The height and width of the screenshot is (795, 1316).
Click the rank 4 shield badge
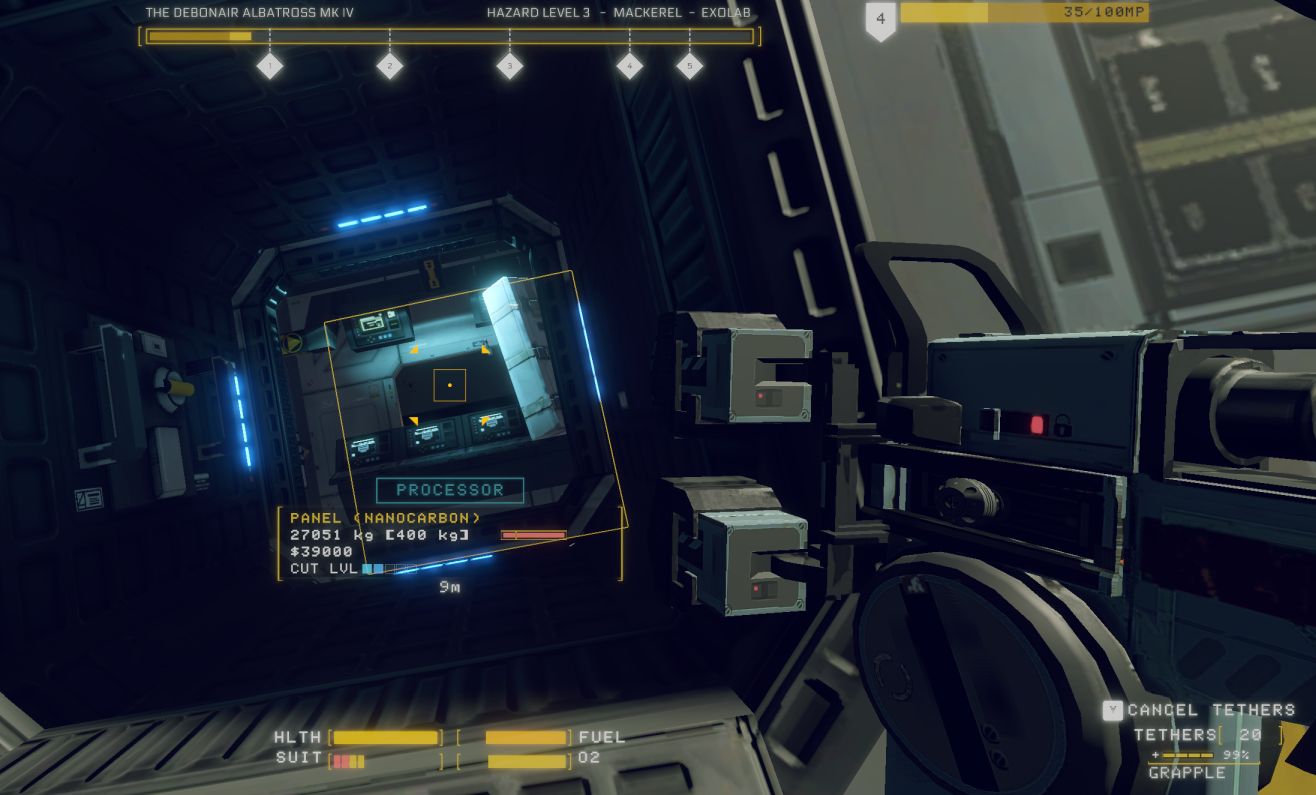click(x=880, y=20)
